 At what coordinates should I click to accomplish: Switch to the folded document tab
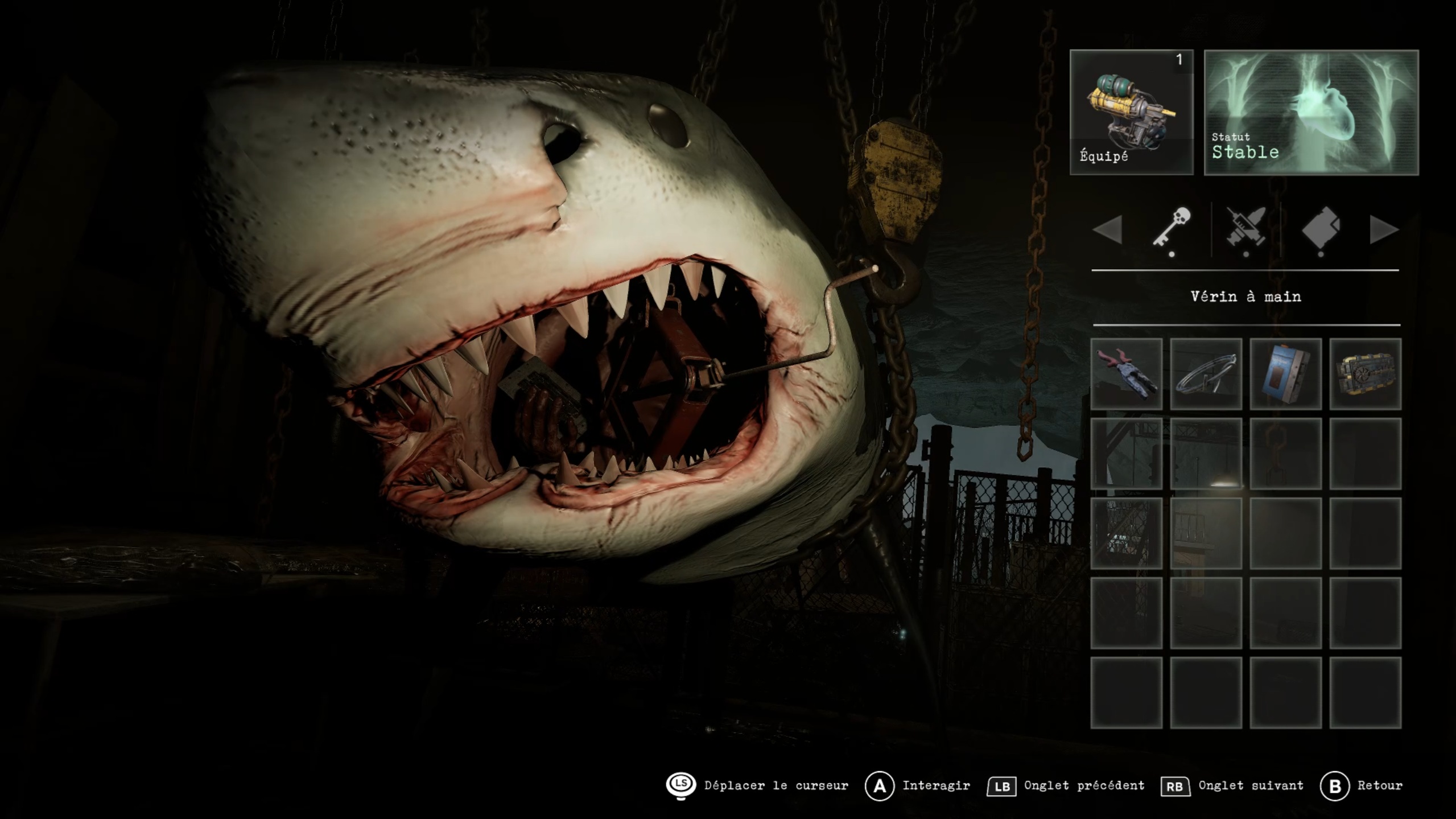point(1321,228)
